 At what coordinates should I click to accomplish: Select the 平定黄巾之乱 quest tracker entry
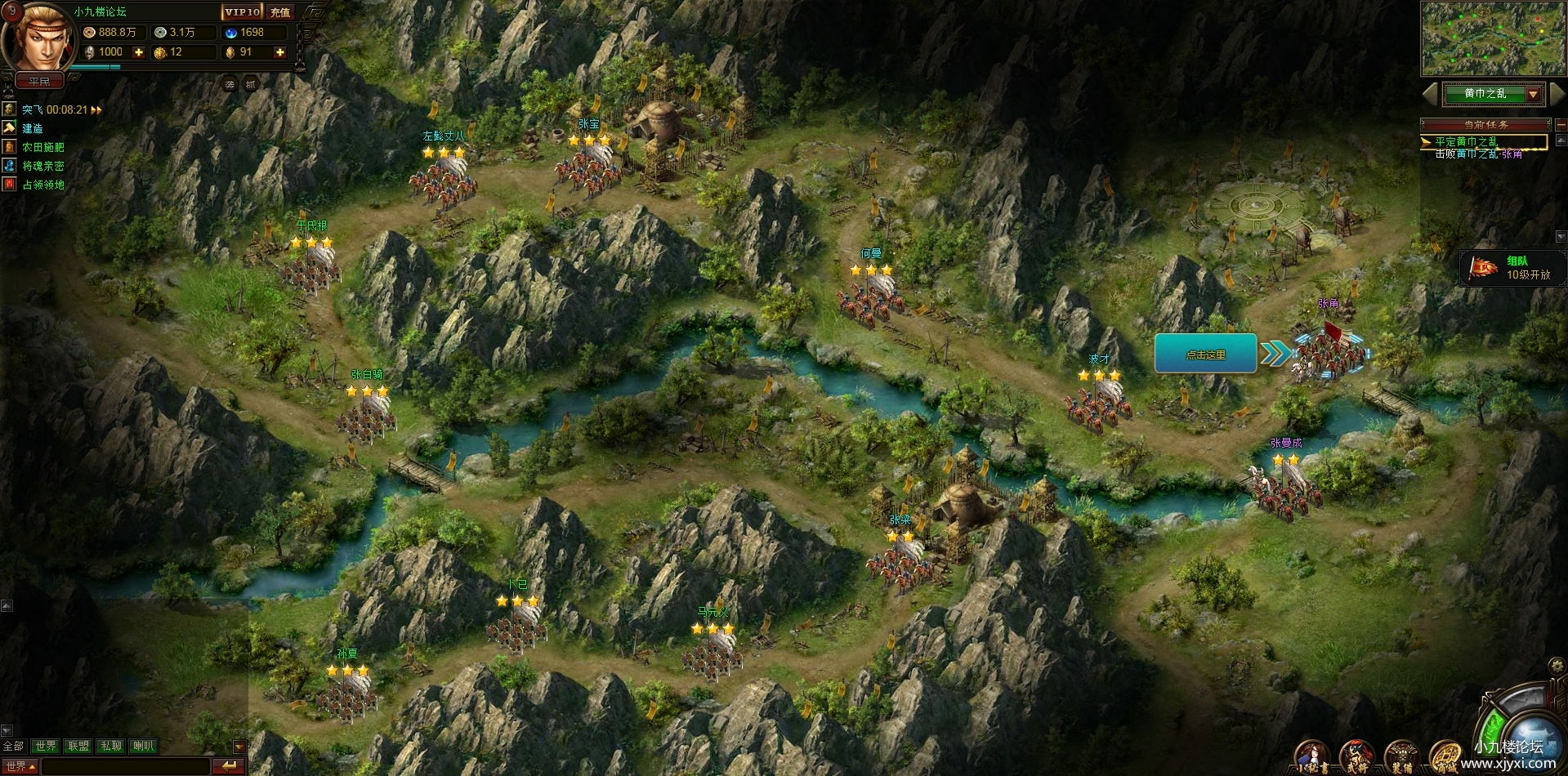(x=1466, y=141)
